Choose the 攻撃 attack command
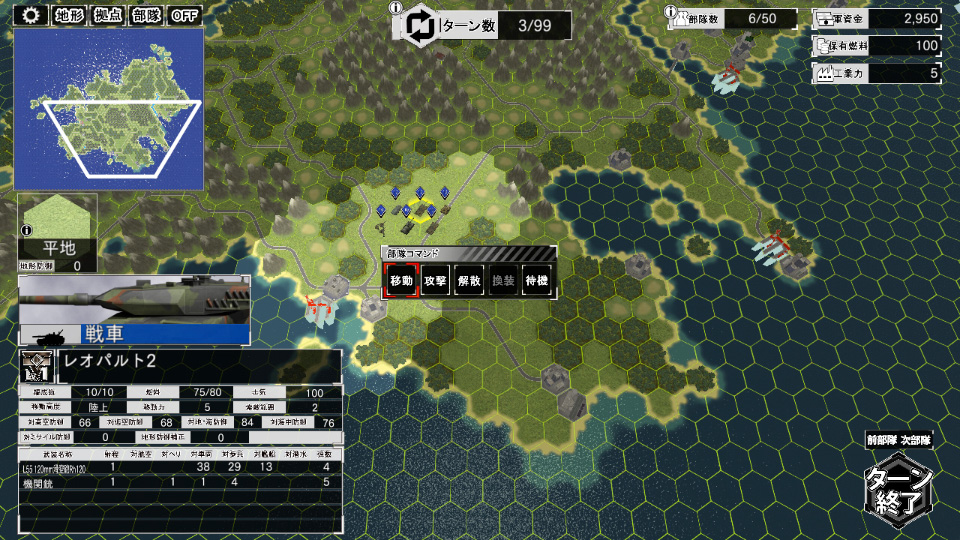960x540 pixels. [435, 281]
